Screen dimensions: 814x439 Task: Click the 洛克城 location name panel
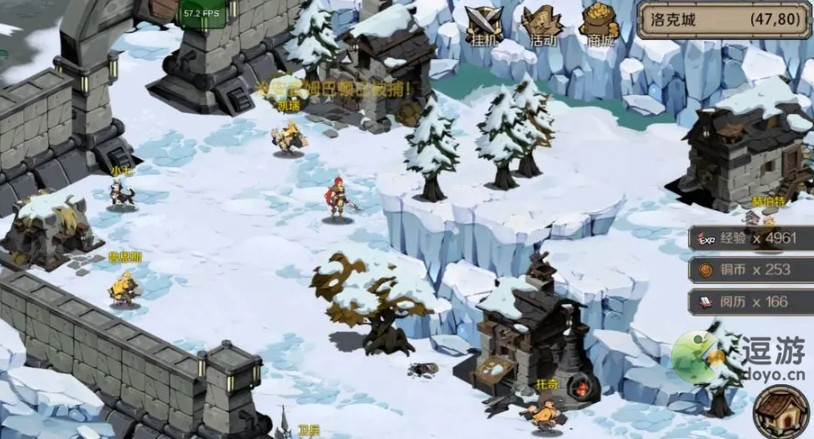tap(723, 18)
